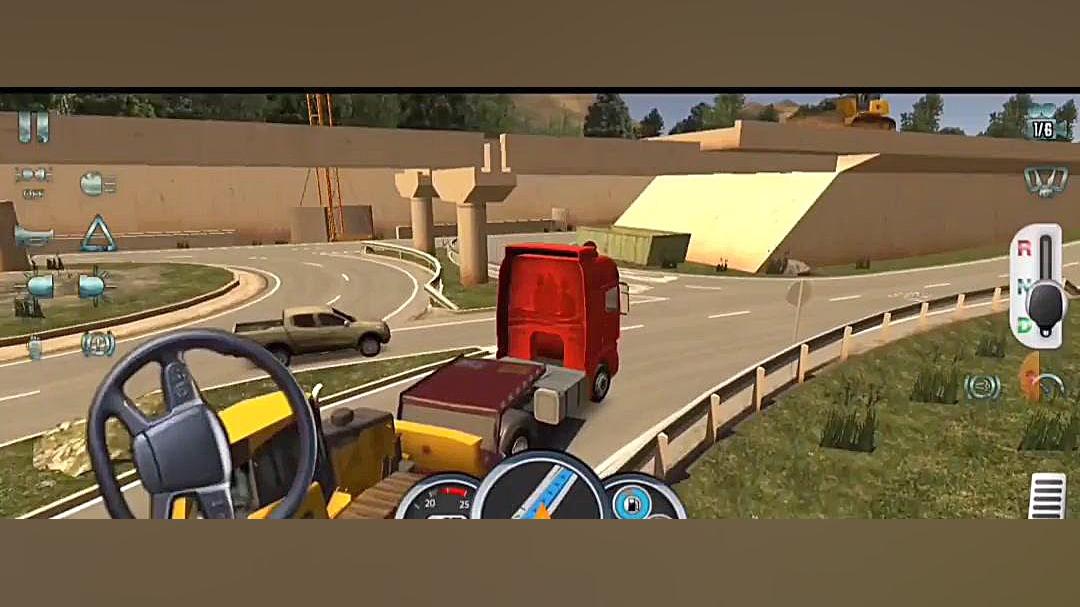Viewport: 1080px width, 607px height.
Task: Pause the game with the pause button
Action: pos(33,127)
